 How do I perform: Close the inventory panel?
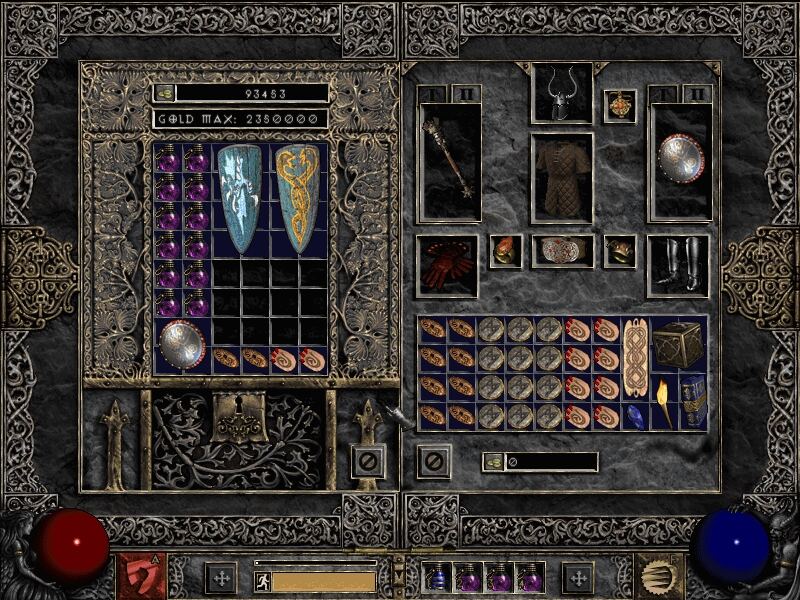tap(434, 461)
